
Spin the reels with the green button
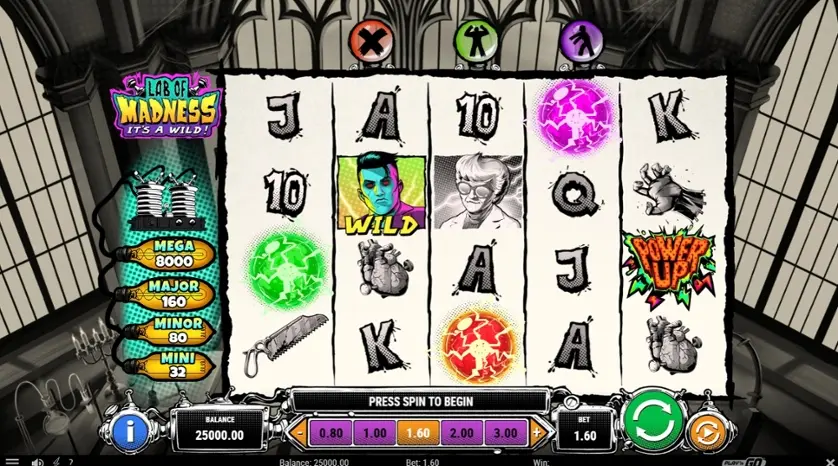click(x=652, y=416)
